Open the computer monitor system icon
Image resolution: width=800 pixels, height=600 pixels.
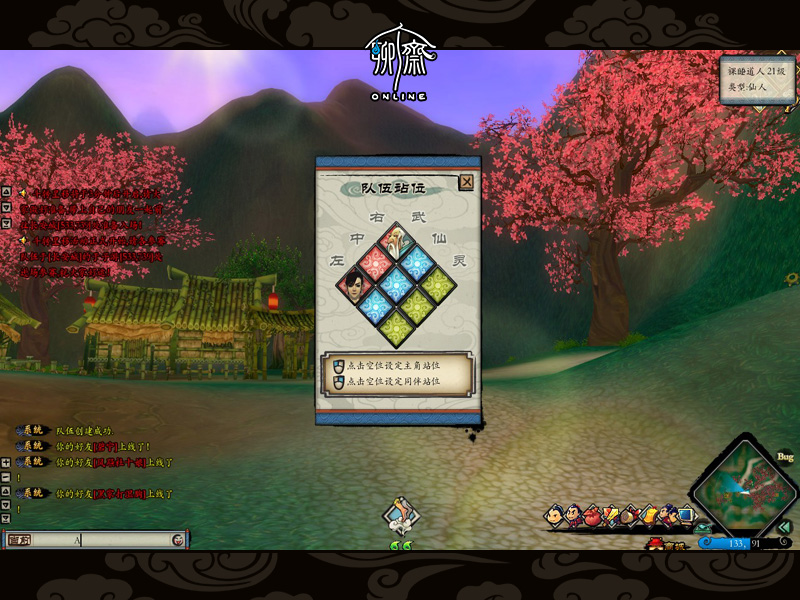coord(685,515)
